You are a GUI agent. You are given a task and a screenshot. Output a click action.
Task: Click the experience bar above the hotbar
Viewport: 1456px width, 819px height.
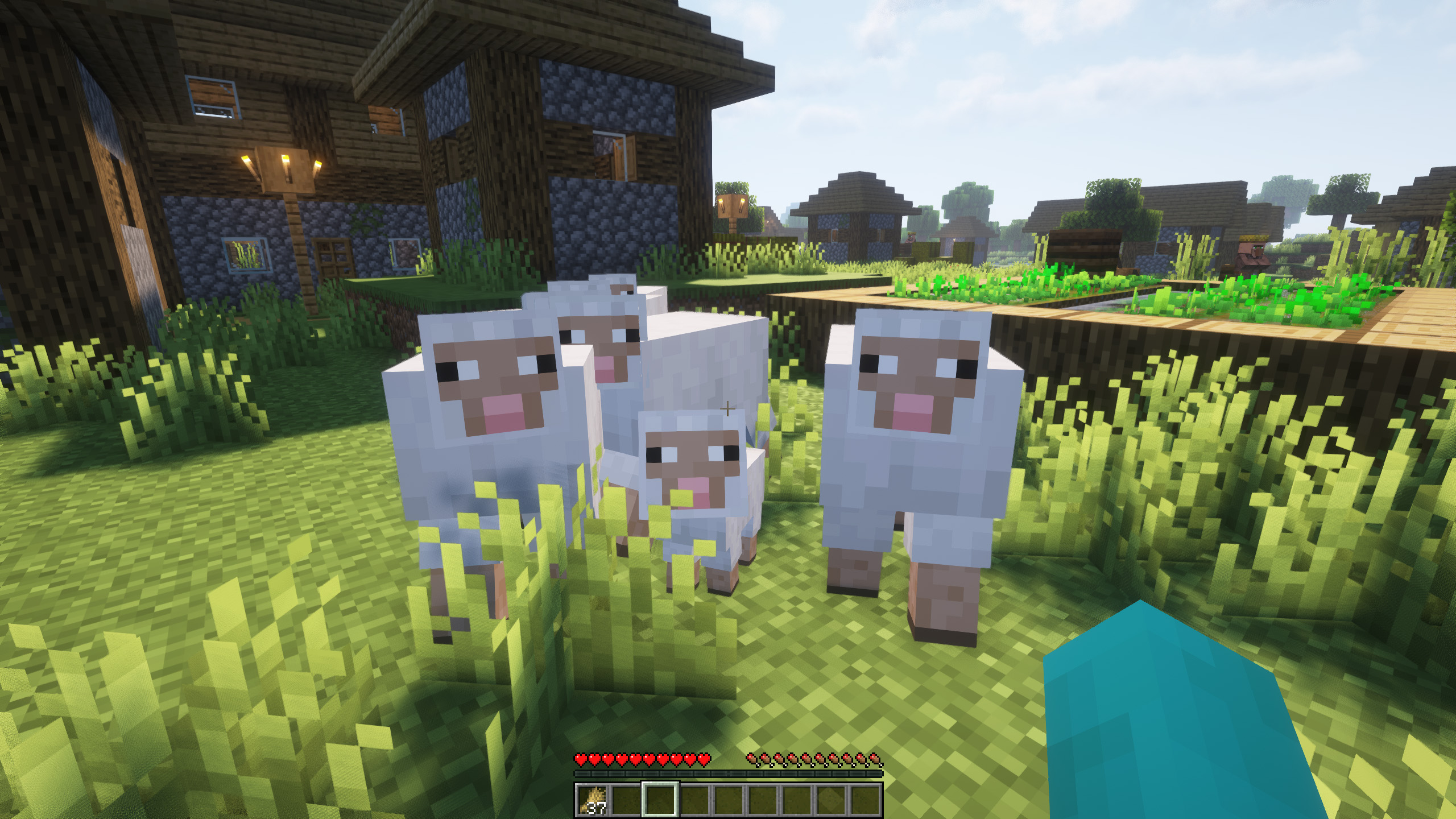(x=728, y=773)
